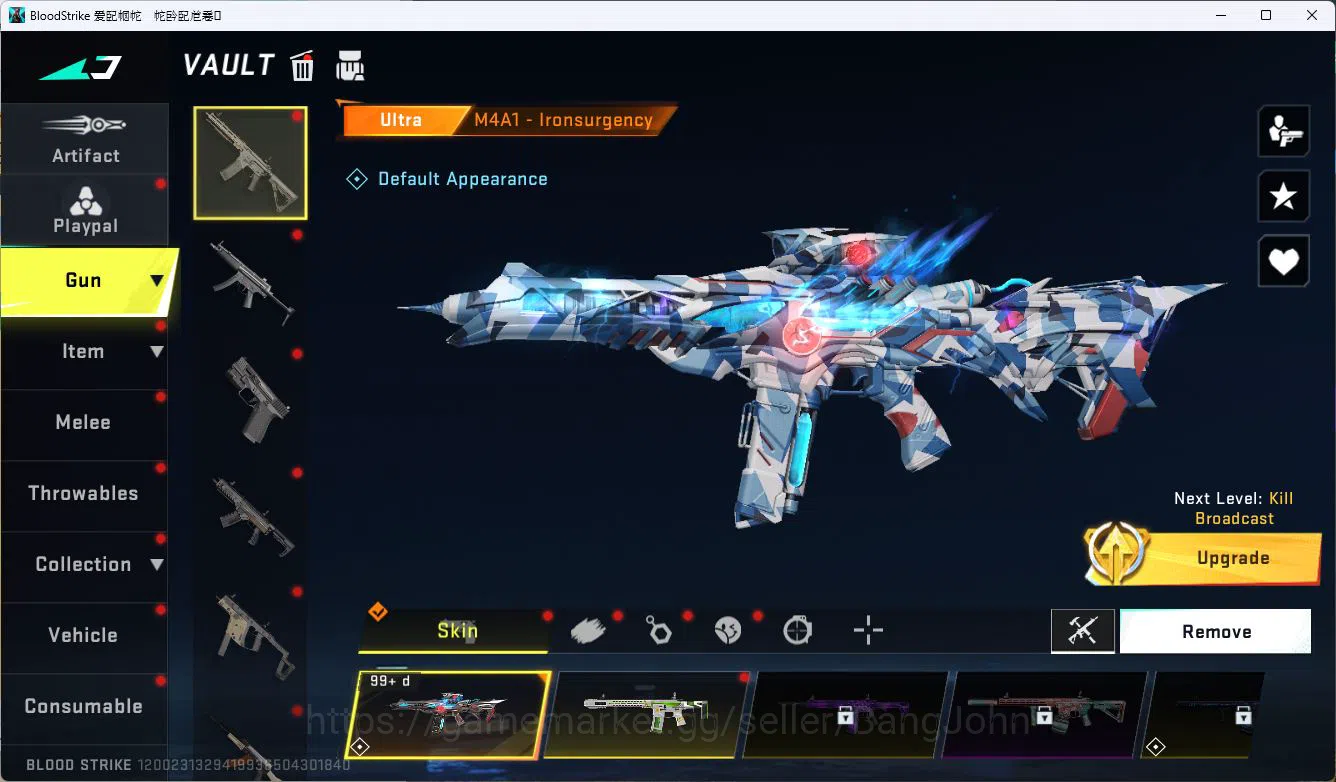Click the trash icon next to VAULT
The width and height of the screenshot is (1336, 782).
302,65
